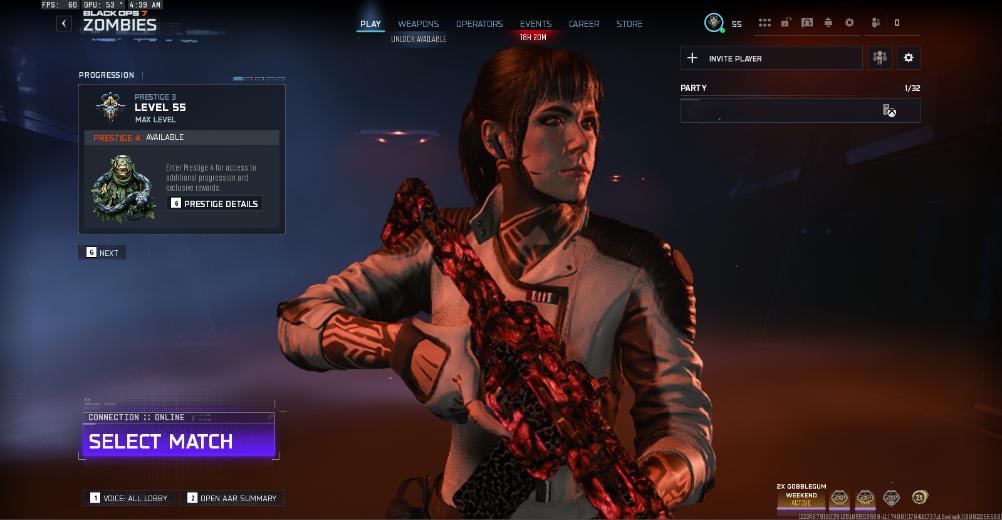The height and width of the screenshot is (520, 1002).
Task: Open party settings gear beside Invite Player
Action: click(908, 58)
